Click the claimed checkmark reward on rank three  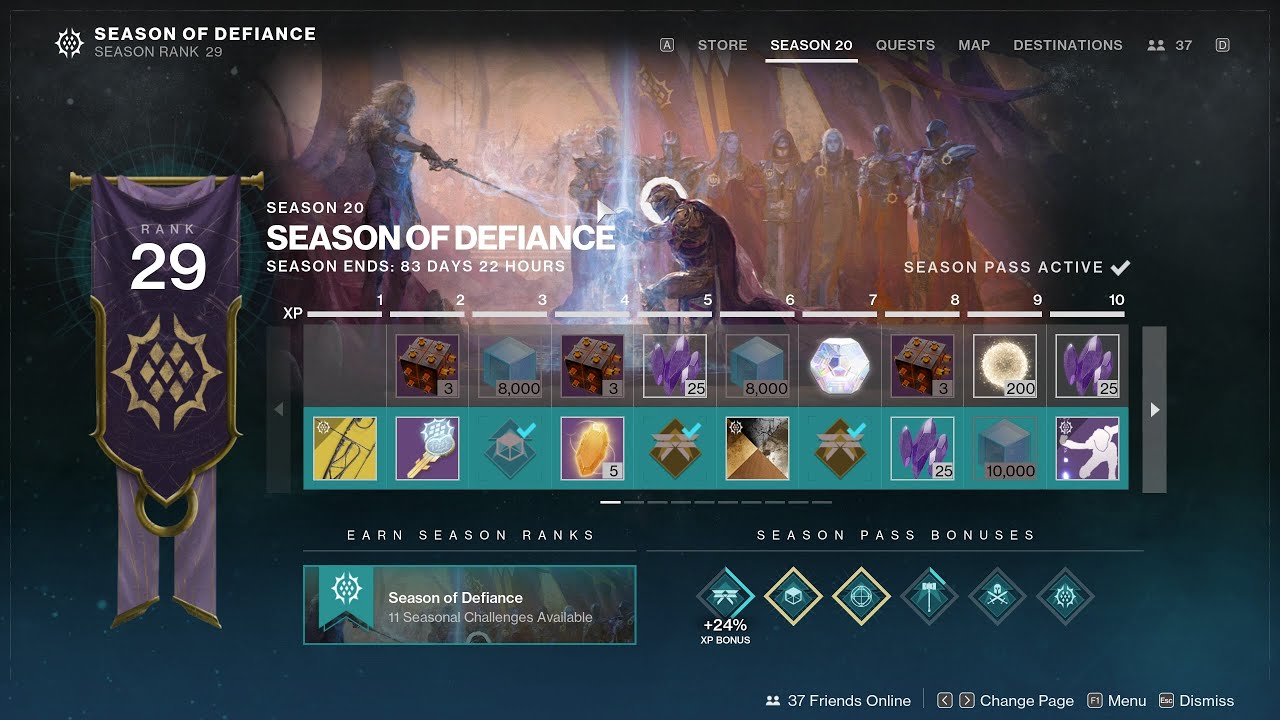(x=509, y=447)
